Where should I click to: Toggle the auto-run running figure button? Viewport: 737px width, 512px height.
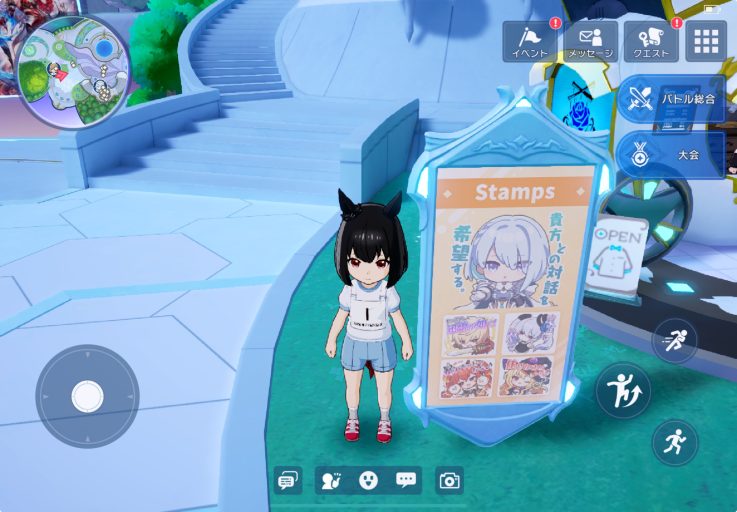(x=675, y=442)
